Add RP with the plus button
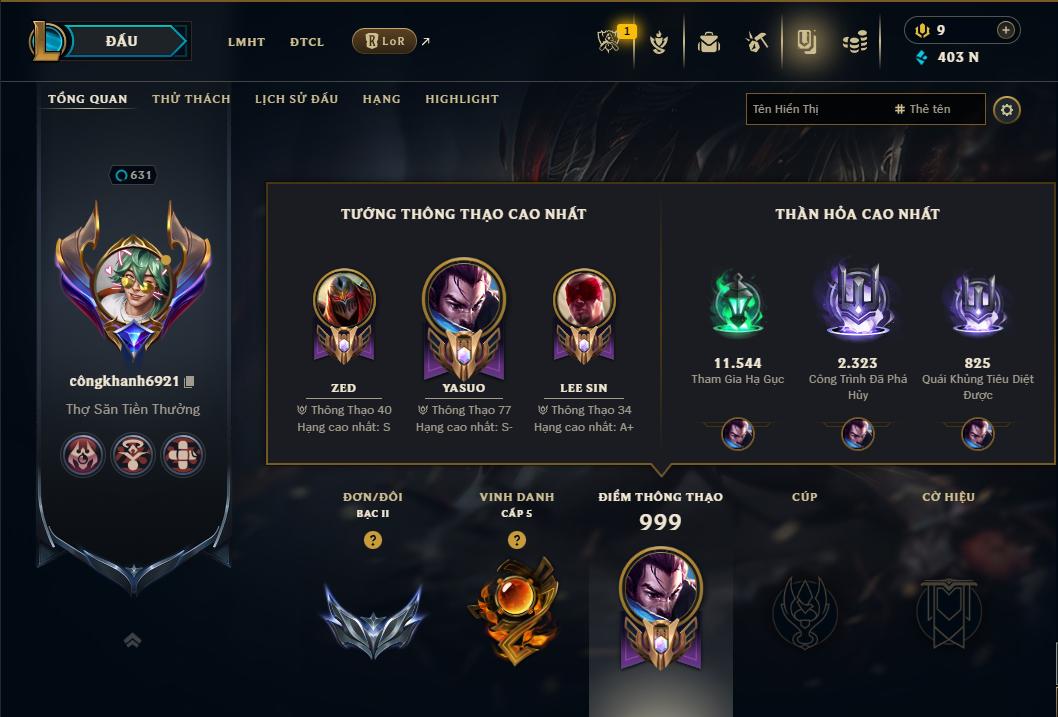 [x=1006, y=30]
